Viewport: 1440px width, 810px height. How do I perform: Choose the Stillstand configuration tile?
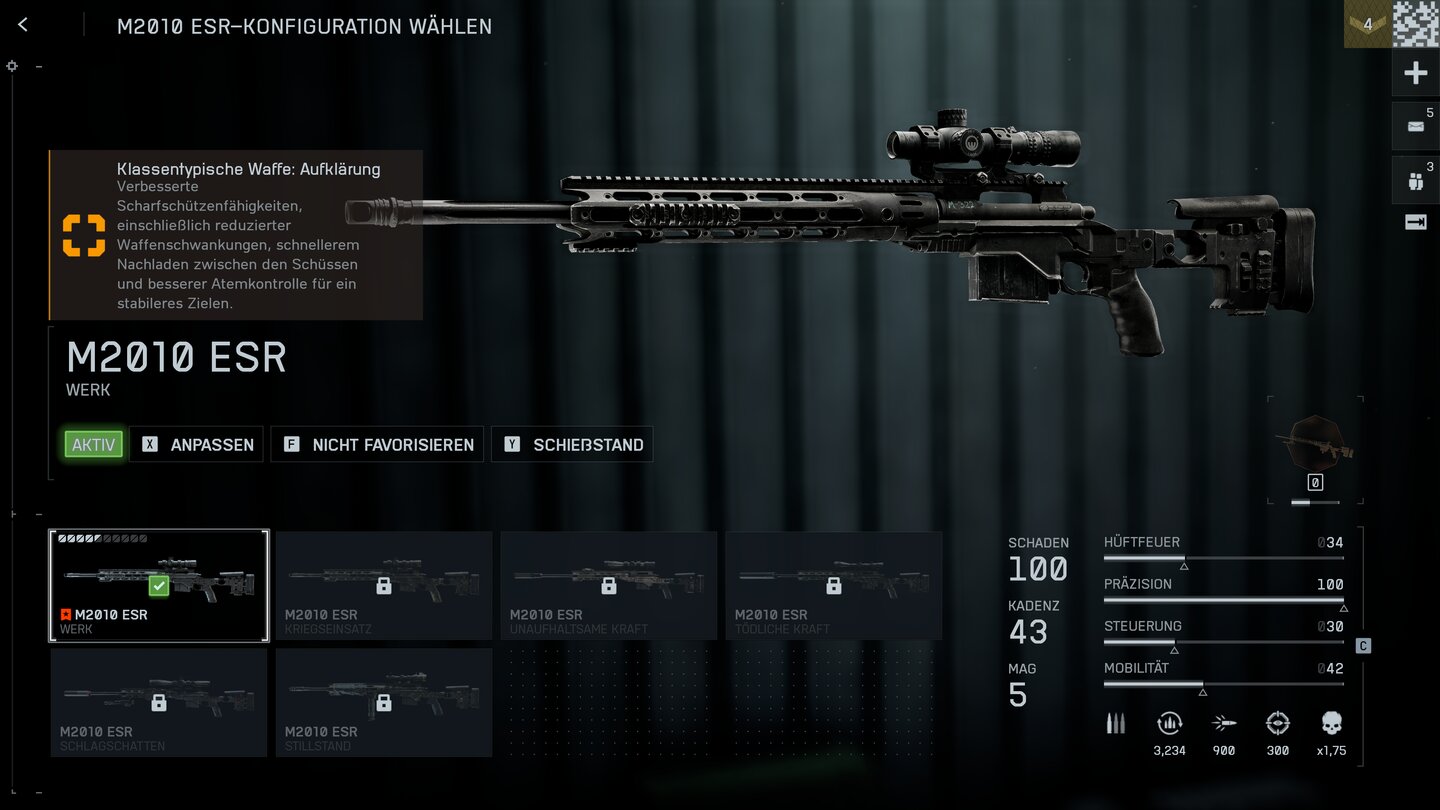(384, 702)
